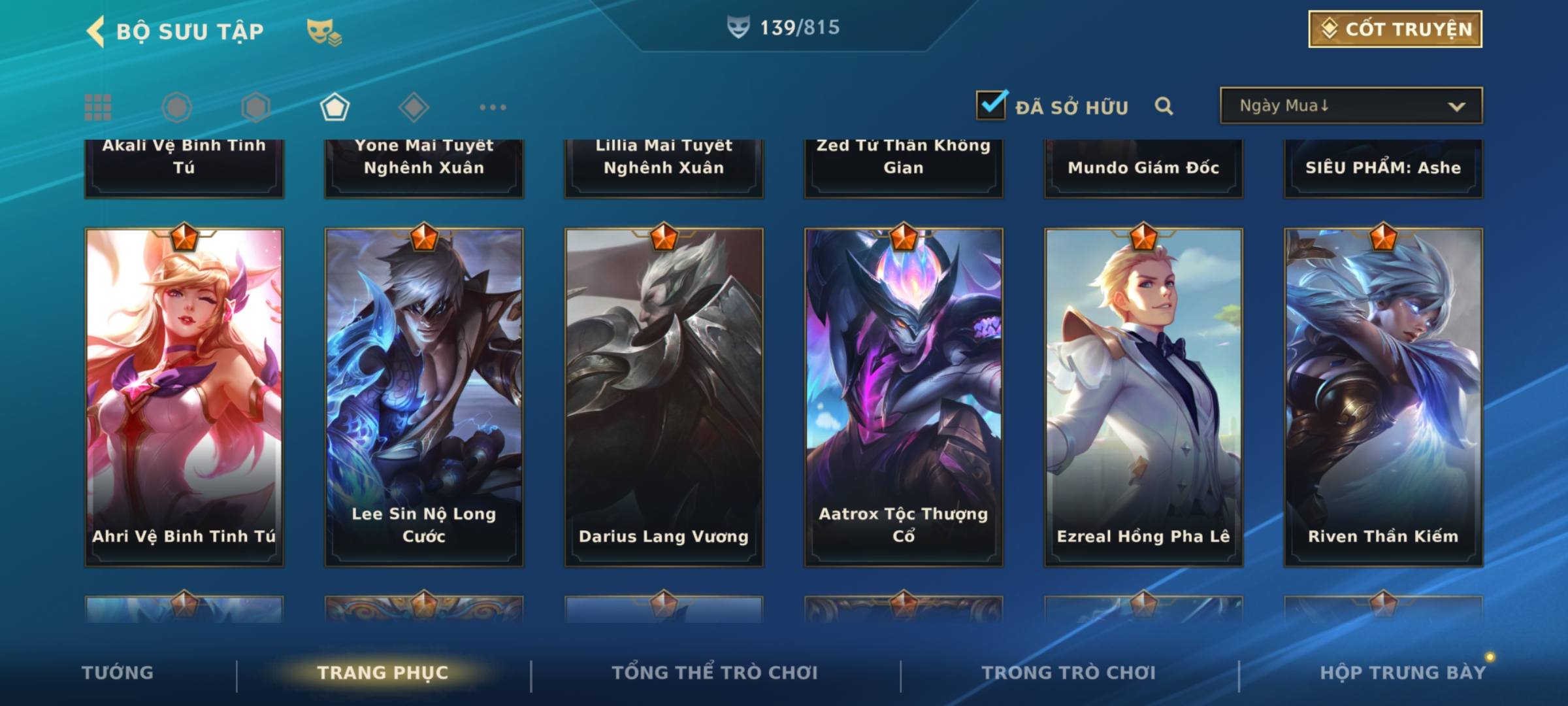Screen dimensions: 1568x706
Task: Choose the diamond rarity filter
Action: pos(414,107)
